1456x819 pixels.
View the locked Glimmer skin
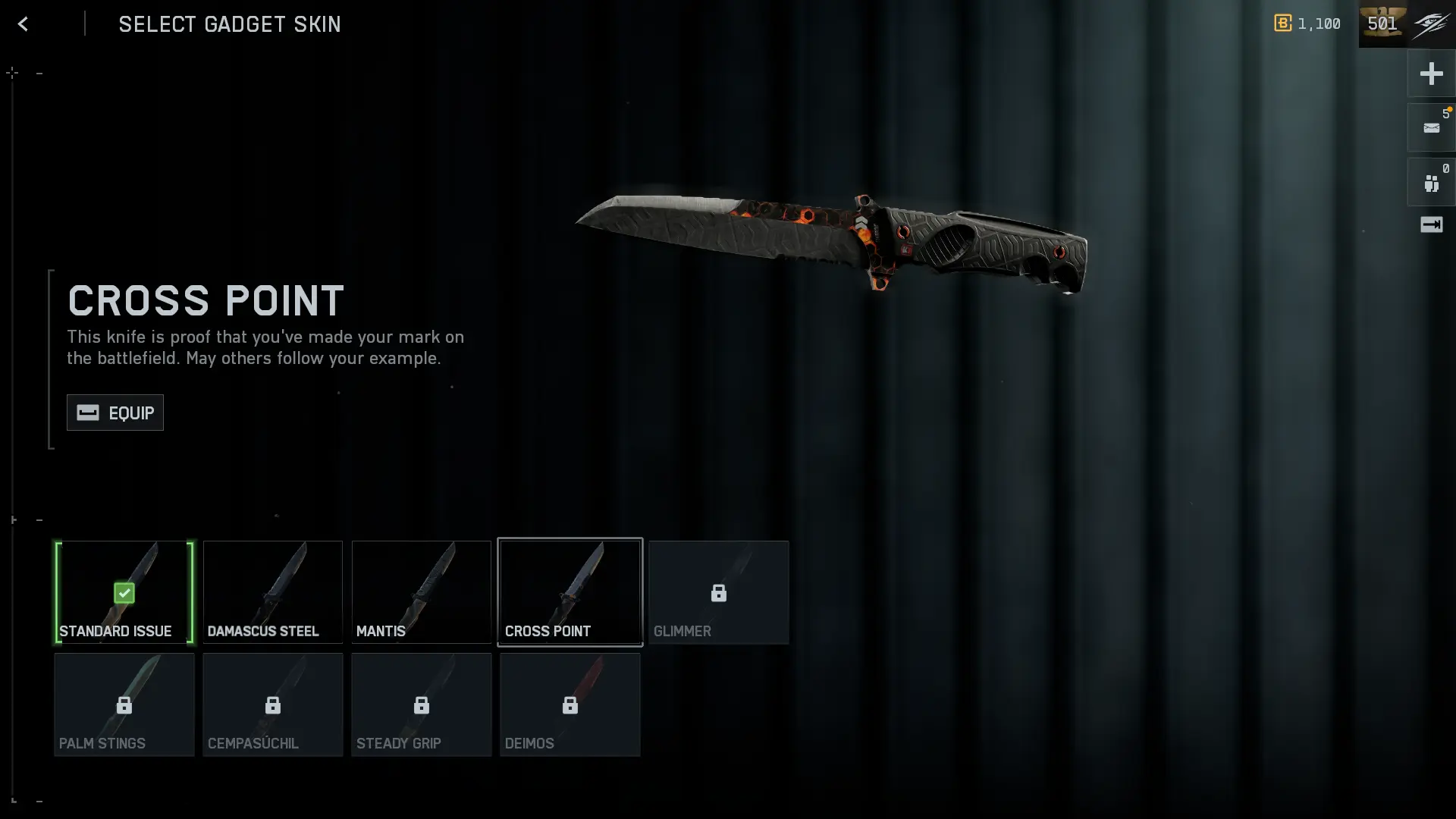click(x=719, y=592)
